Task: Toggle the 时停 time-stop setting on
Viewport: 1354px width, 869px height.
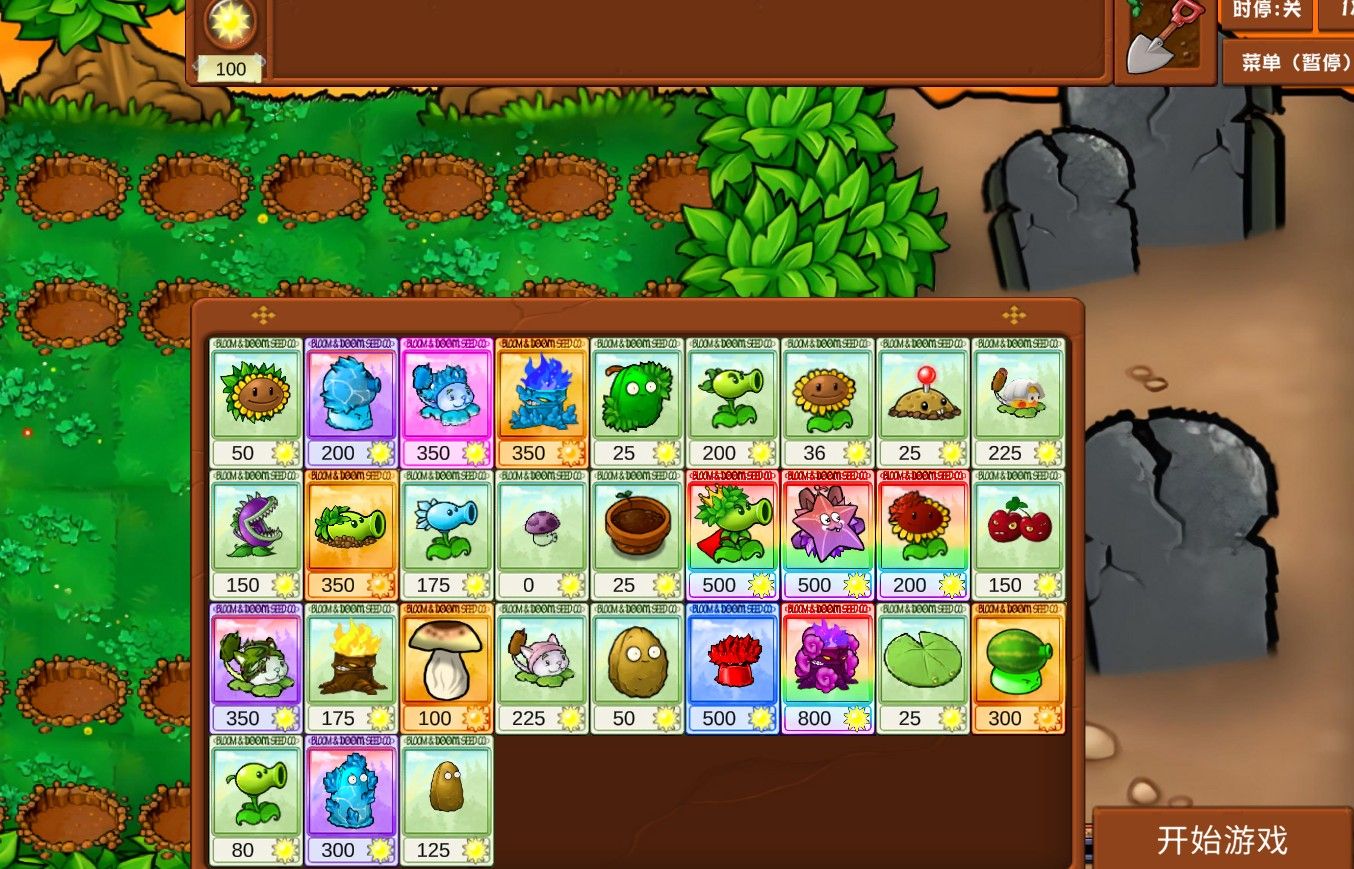Action: (1267, 14)
